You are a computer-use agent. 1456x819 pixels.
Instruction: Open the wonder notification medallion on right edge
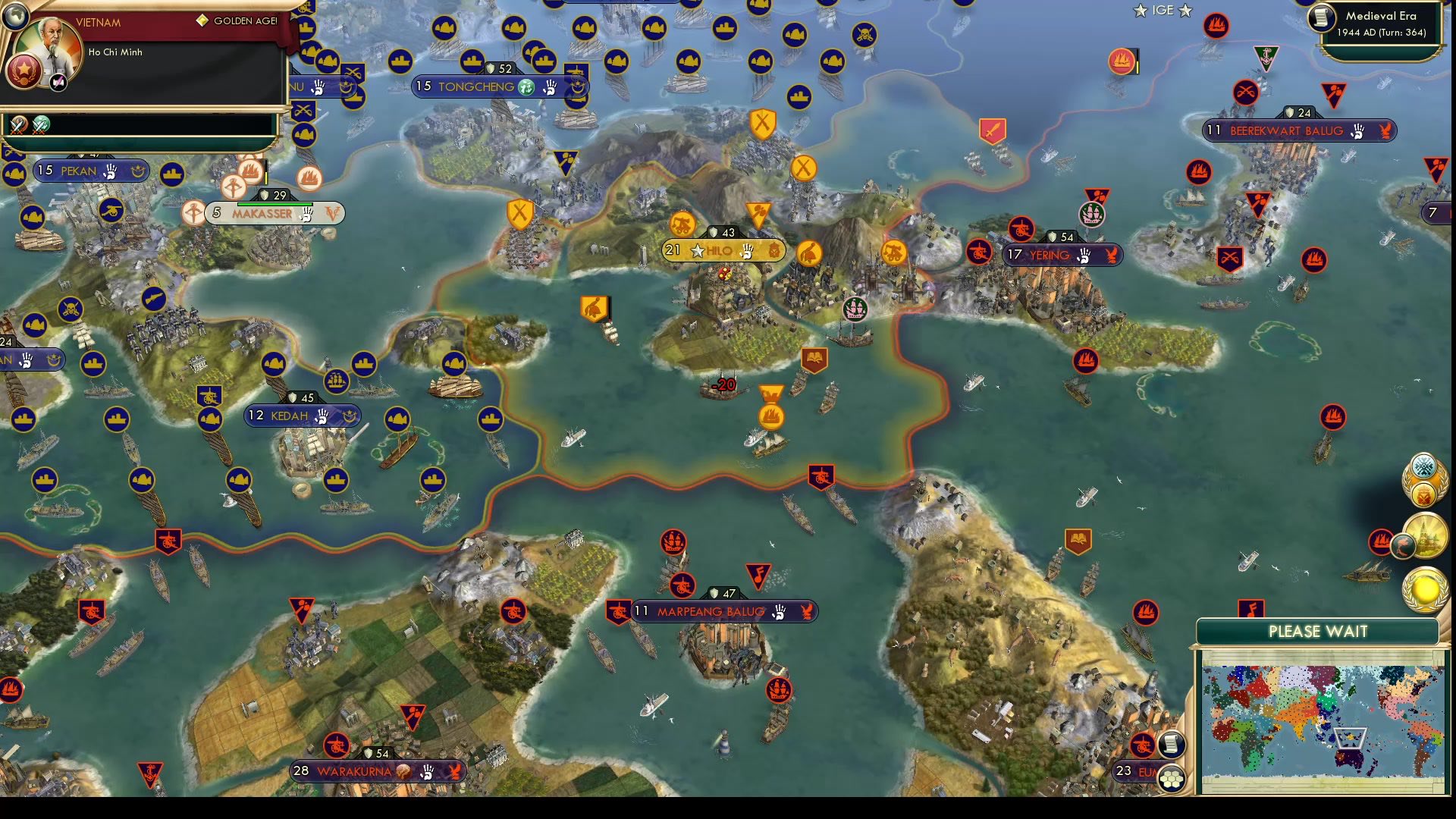tap(1426, 535)
